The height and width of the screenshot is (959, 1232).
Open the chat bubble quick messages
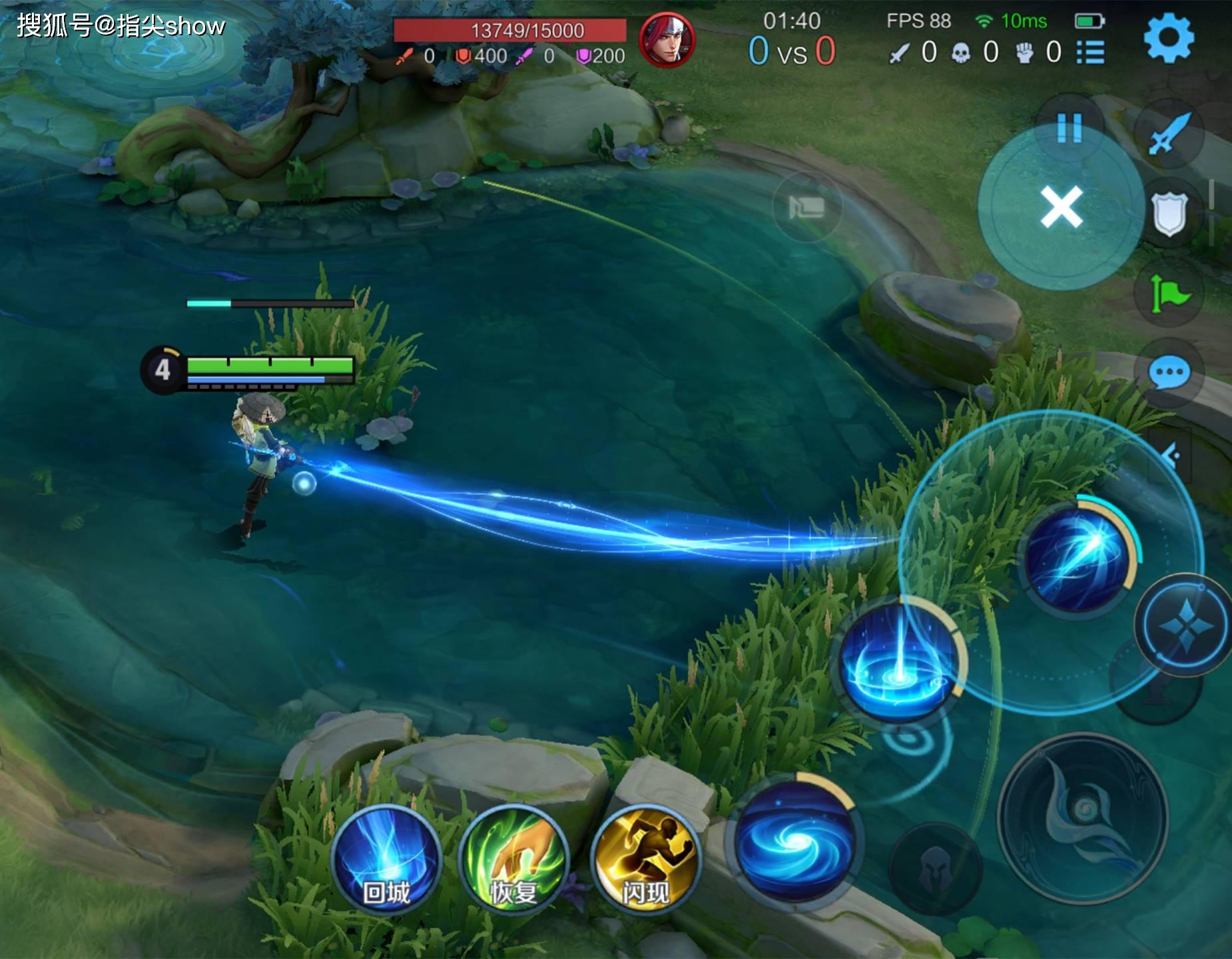click(1169, 374)
